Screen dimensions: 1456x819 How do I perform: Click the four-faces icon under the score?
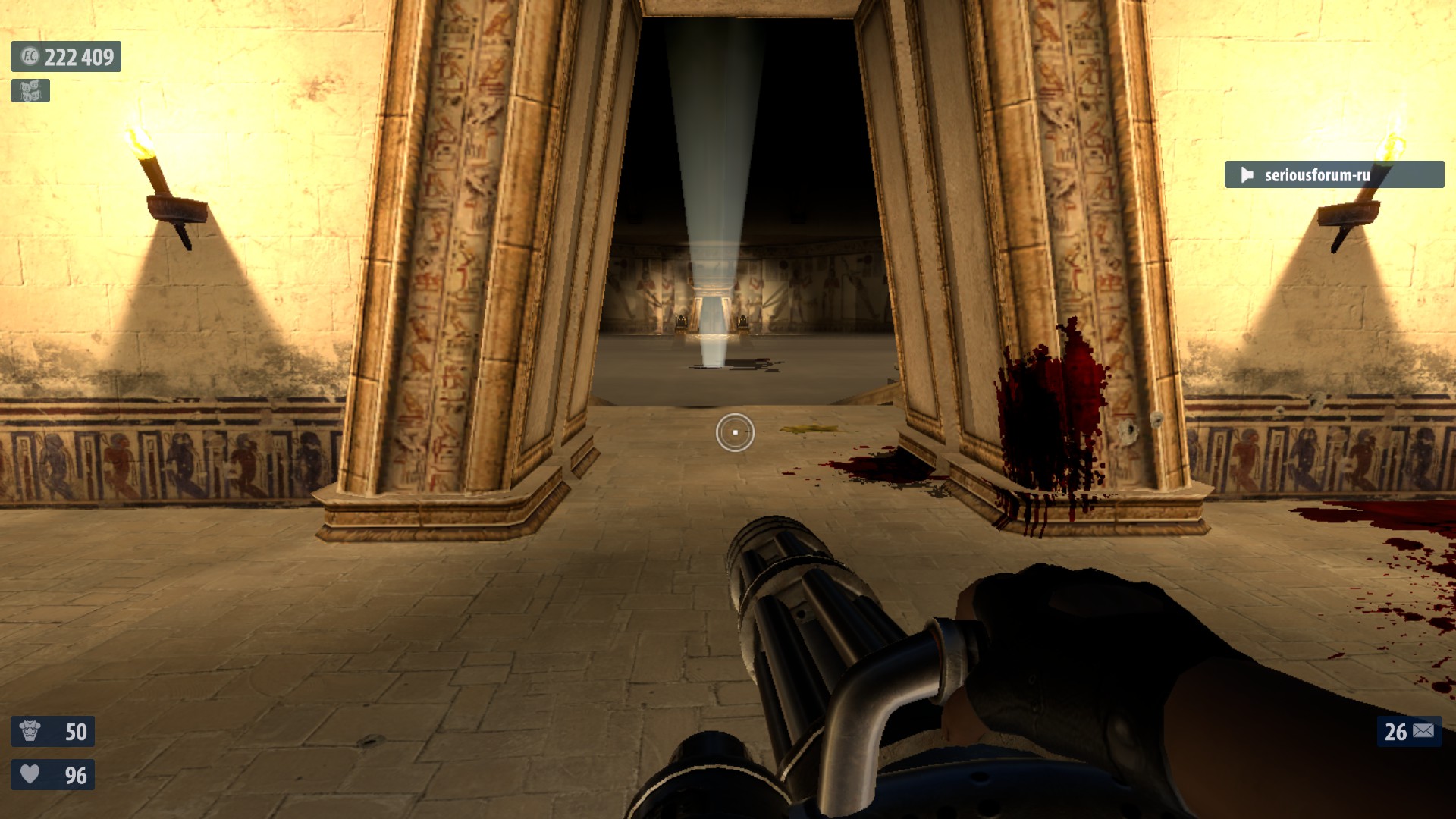click(x=30, y=91)
